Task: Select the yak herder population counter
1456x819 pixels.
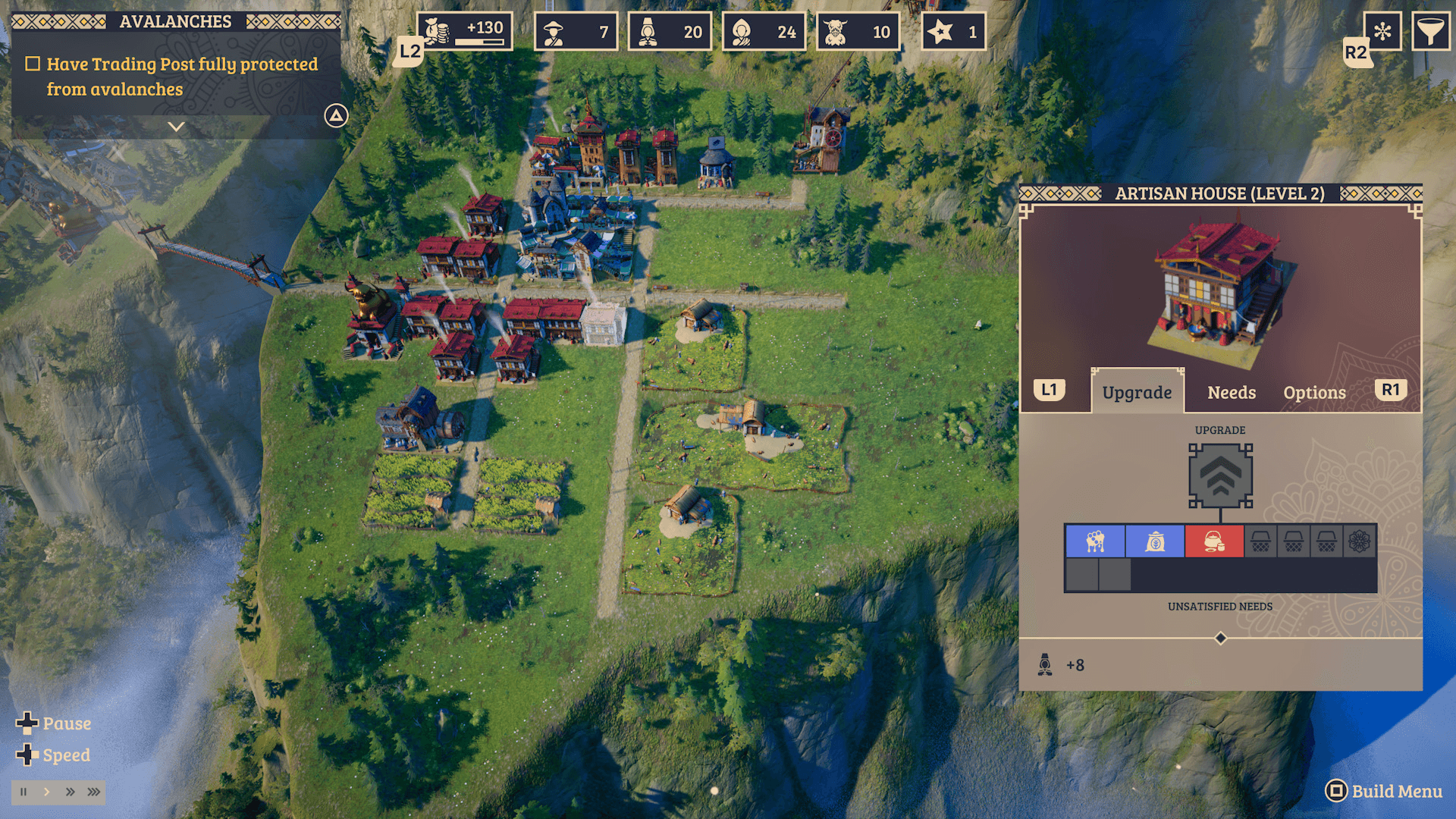Action: 858,32
